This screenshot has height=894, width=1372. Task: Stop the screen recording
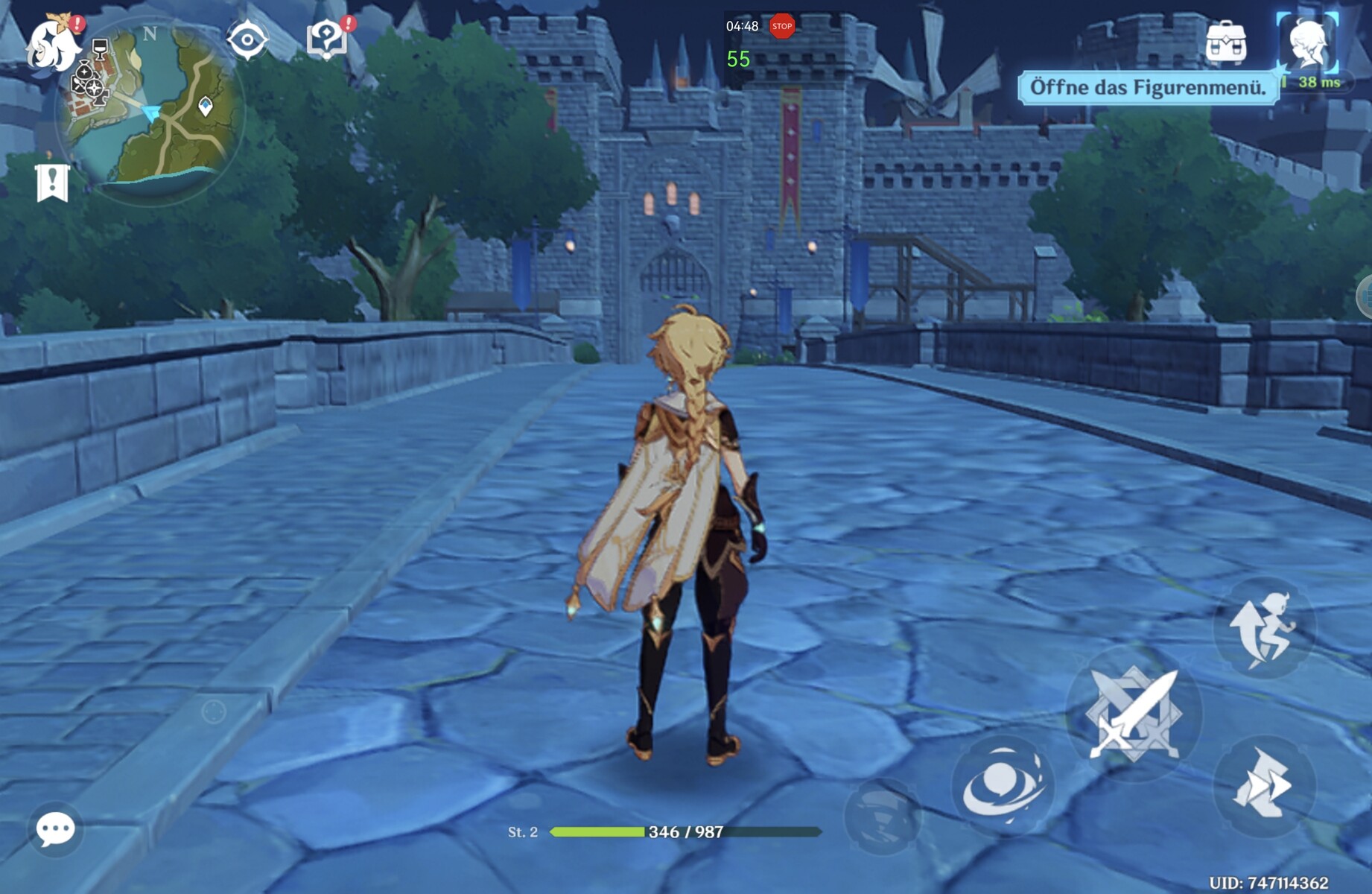pyautogui.click(x=781, y=26)
